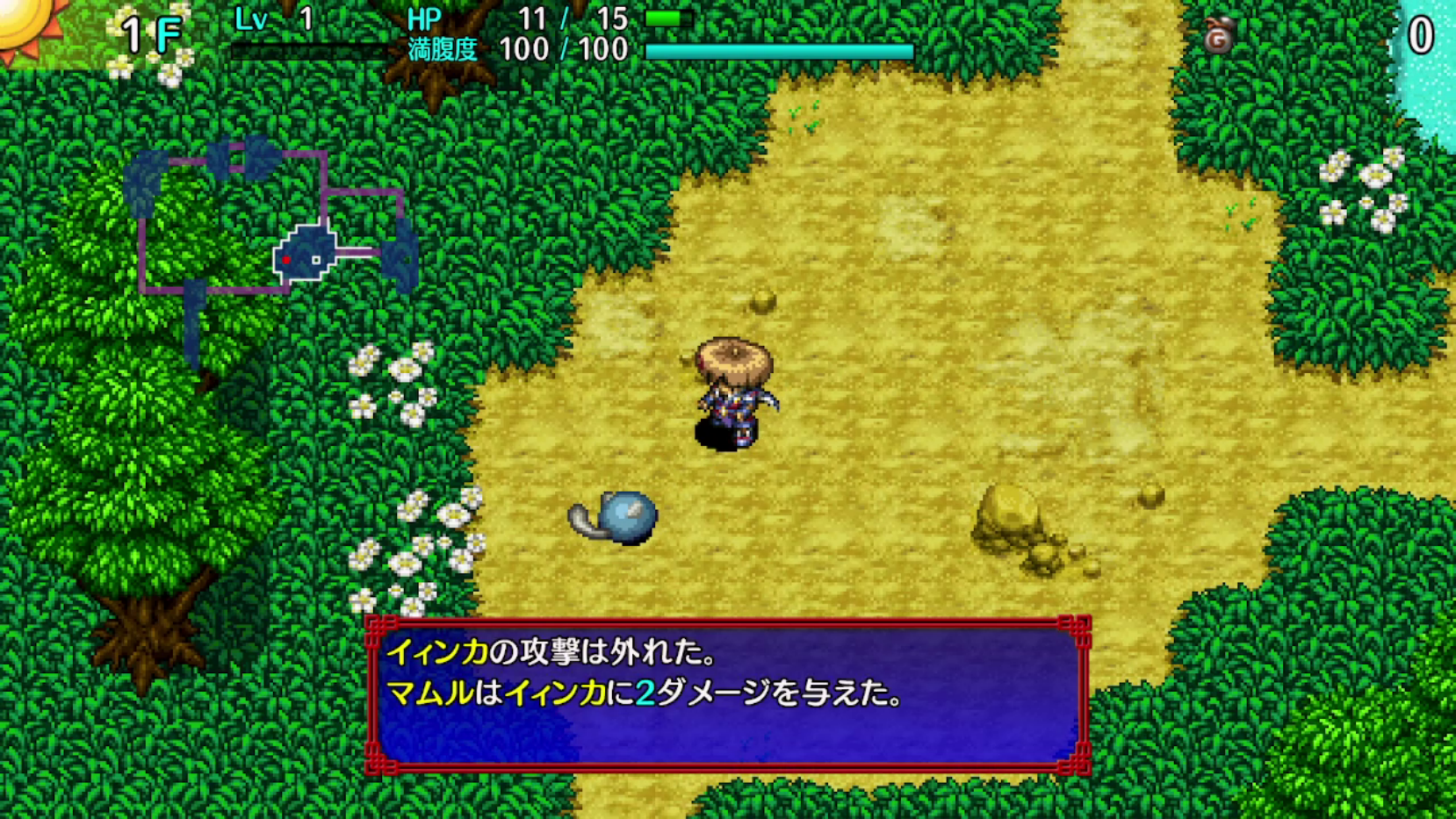Toggle the red player dot on the minimap
Screen dimensions: 1456x819
pos(287,259)
